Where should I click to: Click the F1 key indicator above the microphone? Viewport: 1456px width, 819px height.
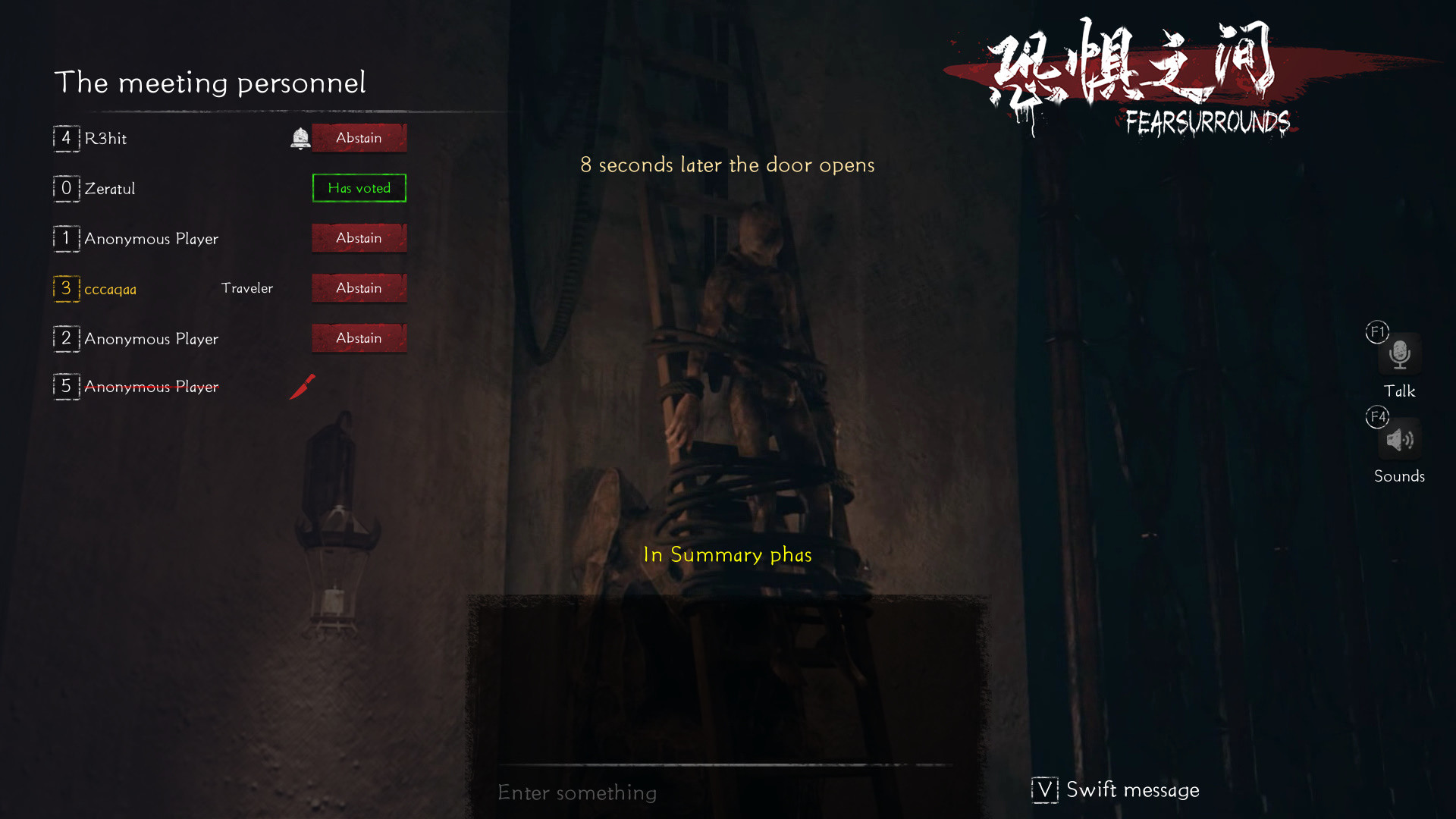pyautogui.click(x=1377, y=331)
